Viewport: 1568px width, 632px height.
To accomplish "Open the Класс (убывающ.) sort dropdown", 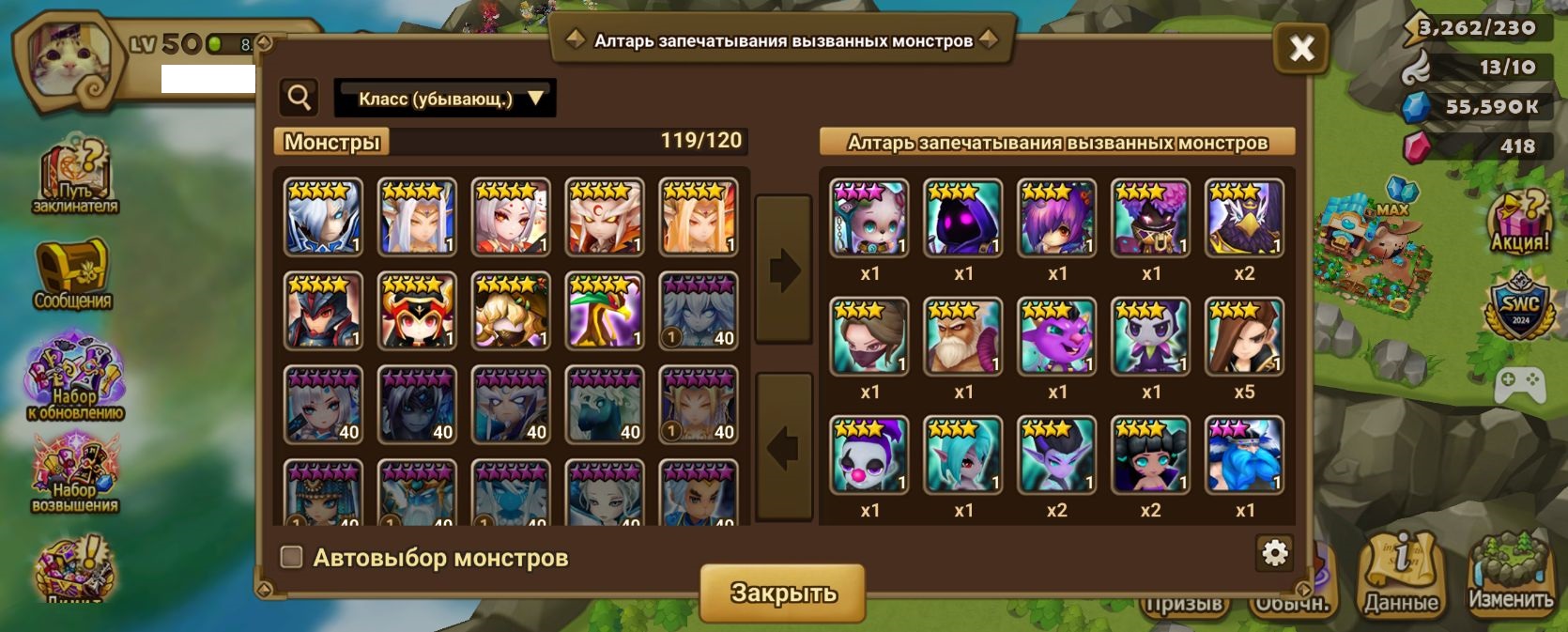I will coord(445,99).
